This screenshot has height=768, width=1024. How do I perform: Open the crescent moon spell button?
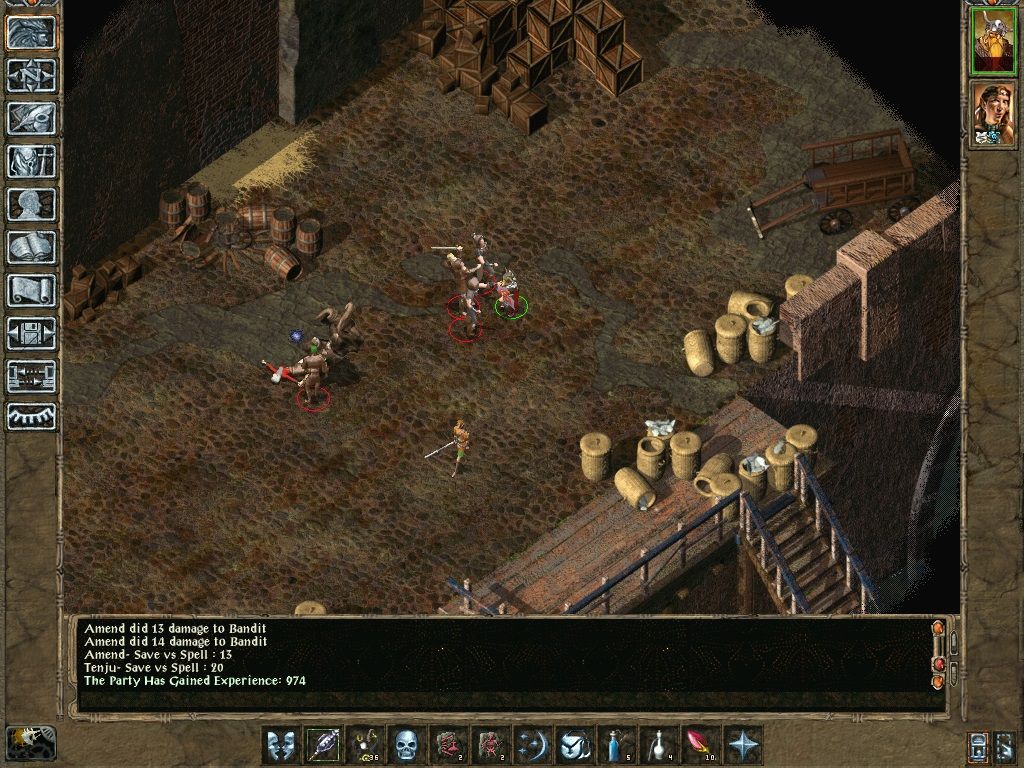(x=530, y=745)
